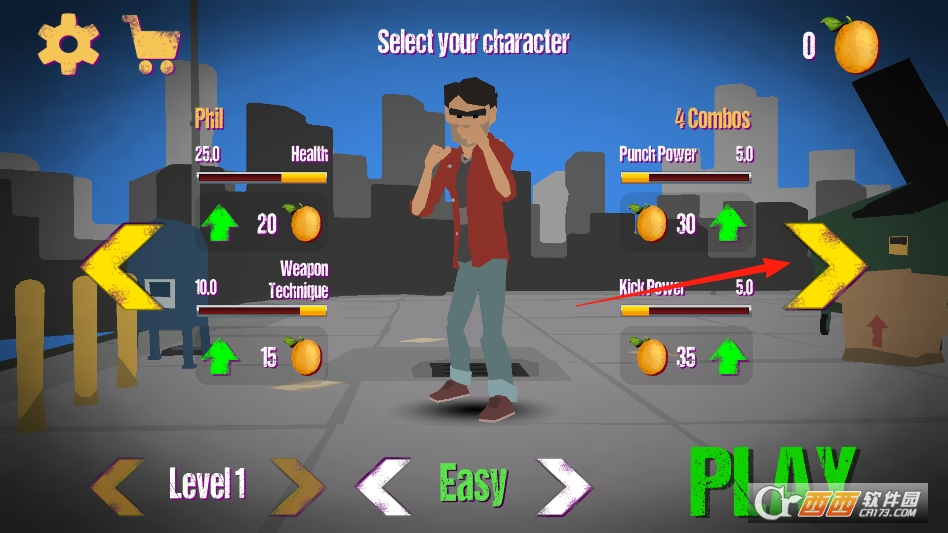Screen dimensions: 948x533
Task: Upgrade Health for 20 oranges
Action: (x=220, y=223)
